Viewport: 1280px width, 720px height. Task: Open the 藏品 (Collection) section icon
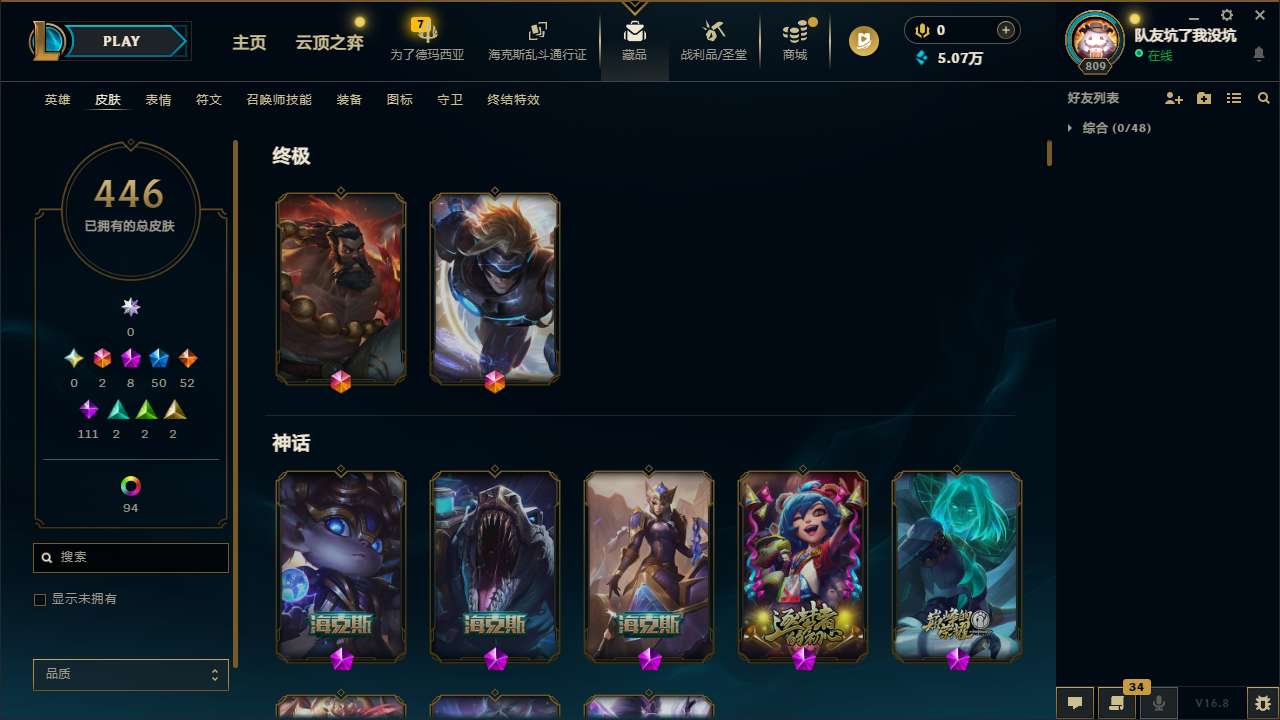(634, 35)
